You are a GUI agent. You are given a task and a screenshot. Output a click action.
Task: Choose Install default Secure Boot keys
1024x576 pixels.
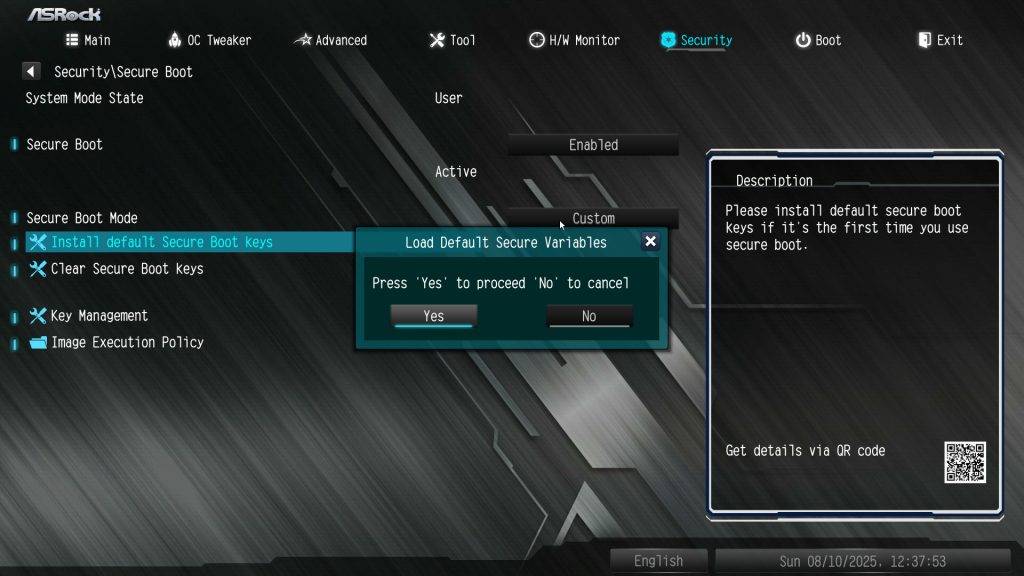click(x=161, y=242)
